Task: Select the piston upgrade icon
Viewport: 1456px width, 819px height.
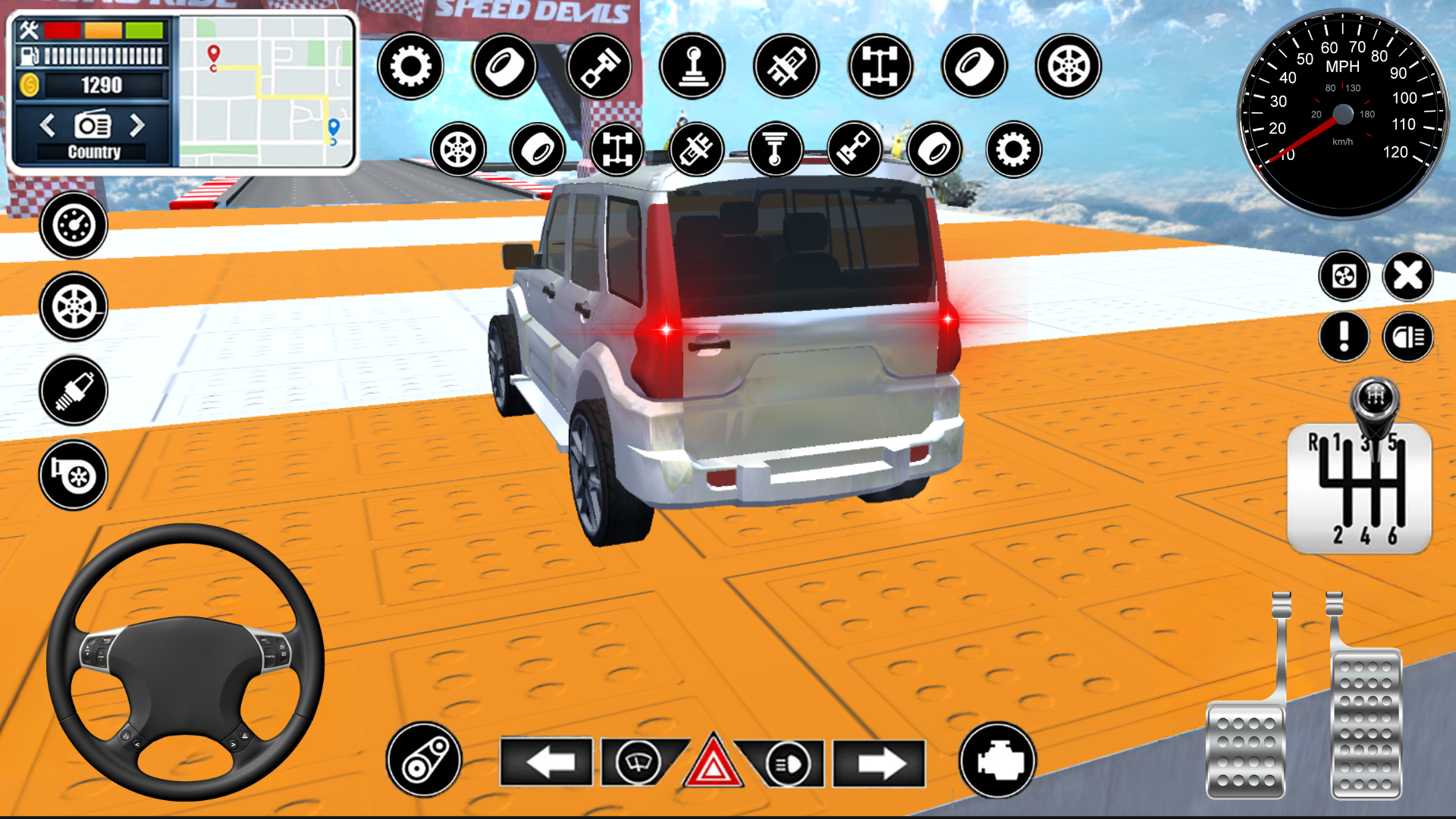Action: pyautogui.click(x=599, y=67)
